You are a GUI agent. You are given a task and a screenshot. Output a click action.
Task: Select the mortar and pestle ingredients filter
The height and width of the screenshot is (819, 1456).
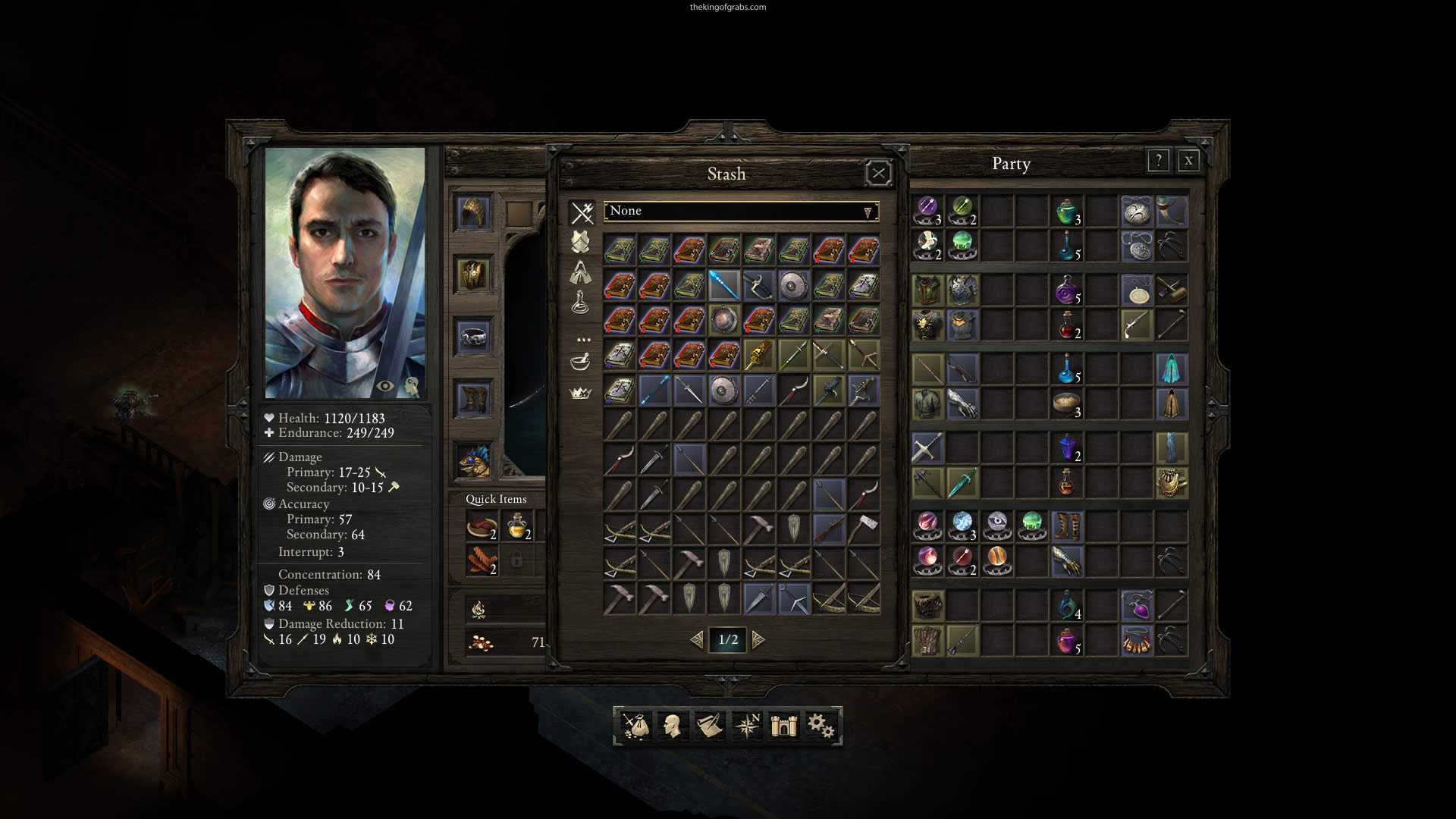click(580, 362)
